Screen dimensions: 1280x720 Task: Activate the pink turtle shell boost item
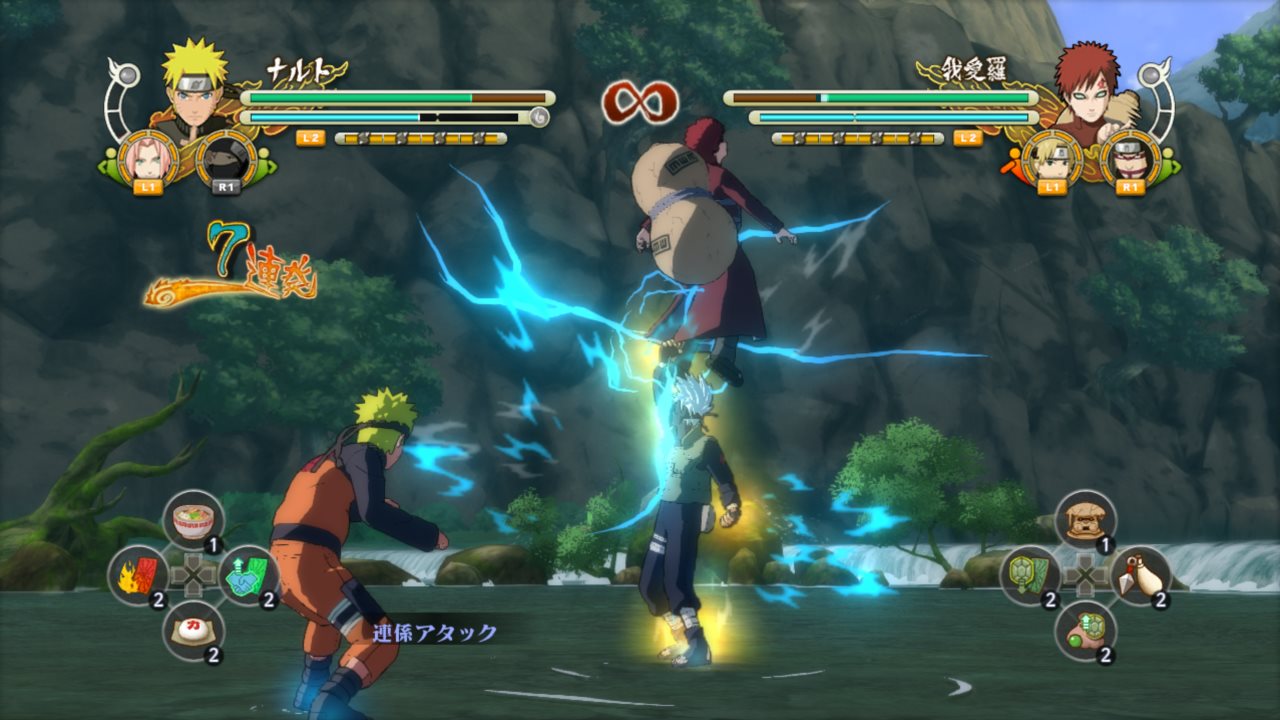pos(1085,630)
